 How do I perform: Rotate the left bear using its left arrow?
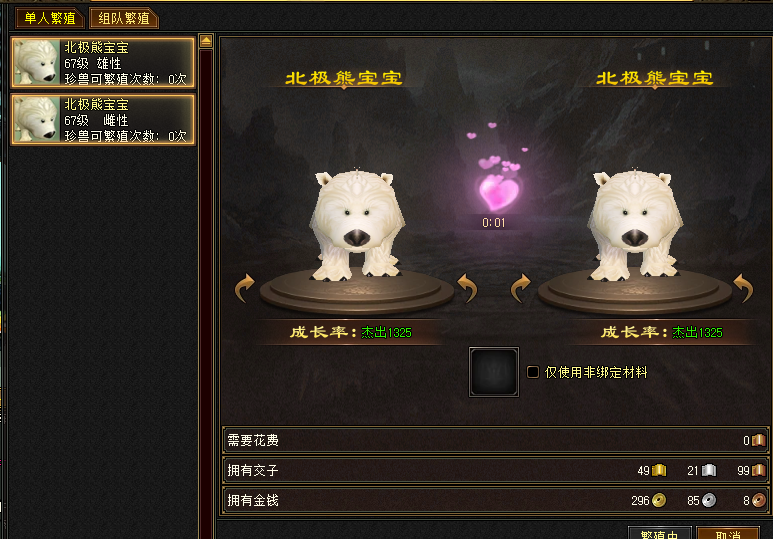(x=245, y=289)
